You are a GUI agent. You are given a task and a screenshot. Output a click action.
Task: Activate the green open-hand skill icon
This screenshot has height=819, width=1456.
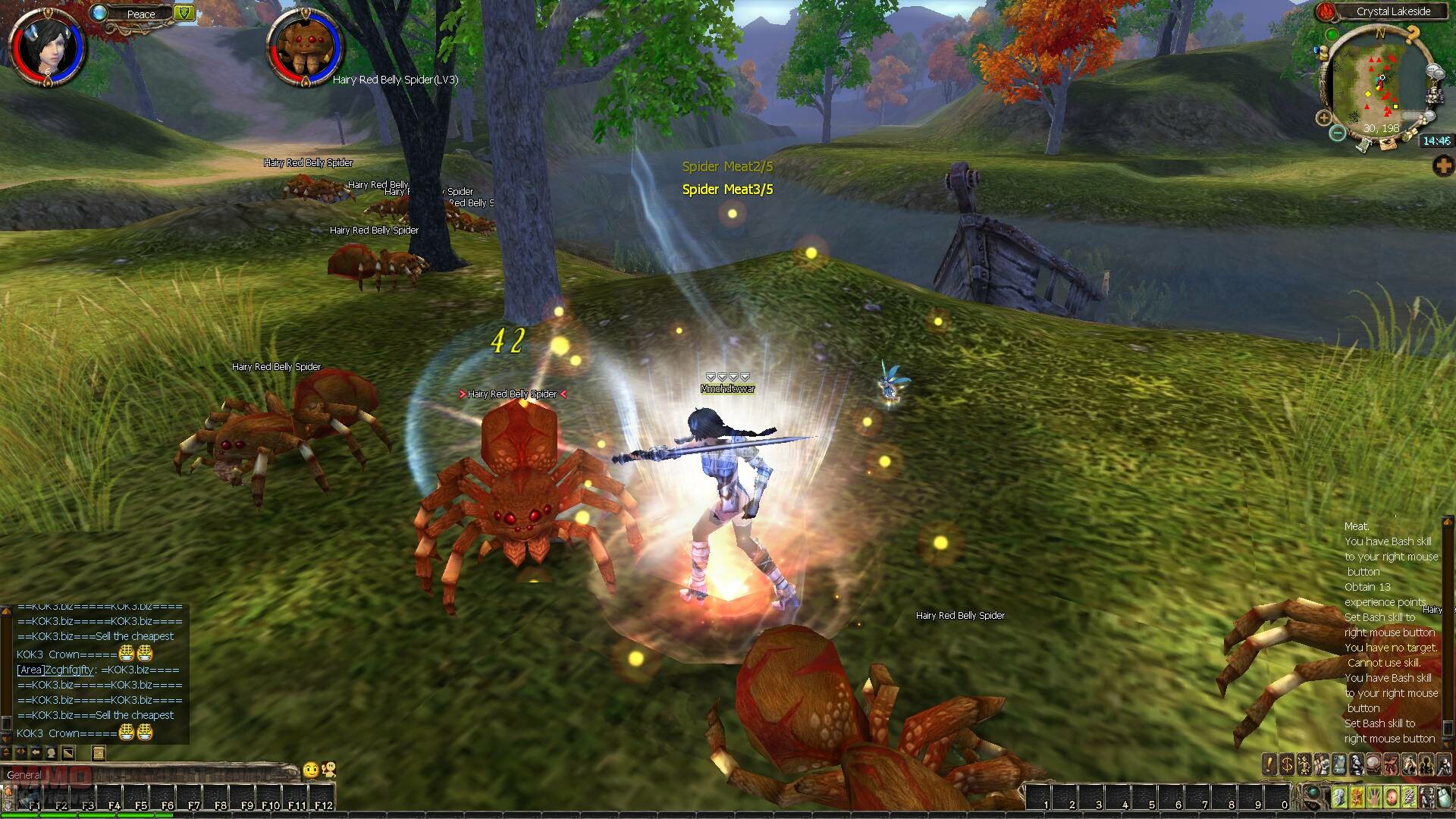(1375, 798)
